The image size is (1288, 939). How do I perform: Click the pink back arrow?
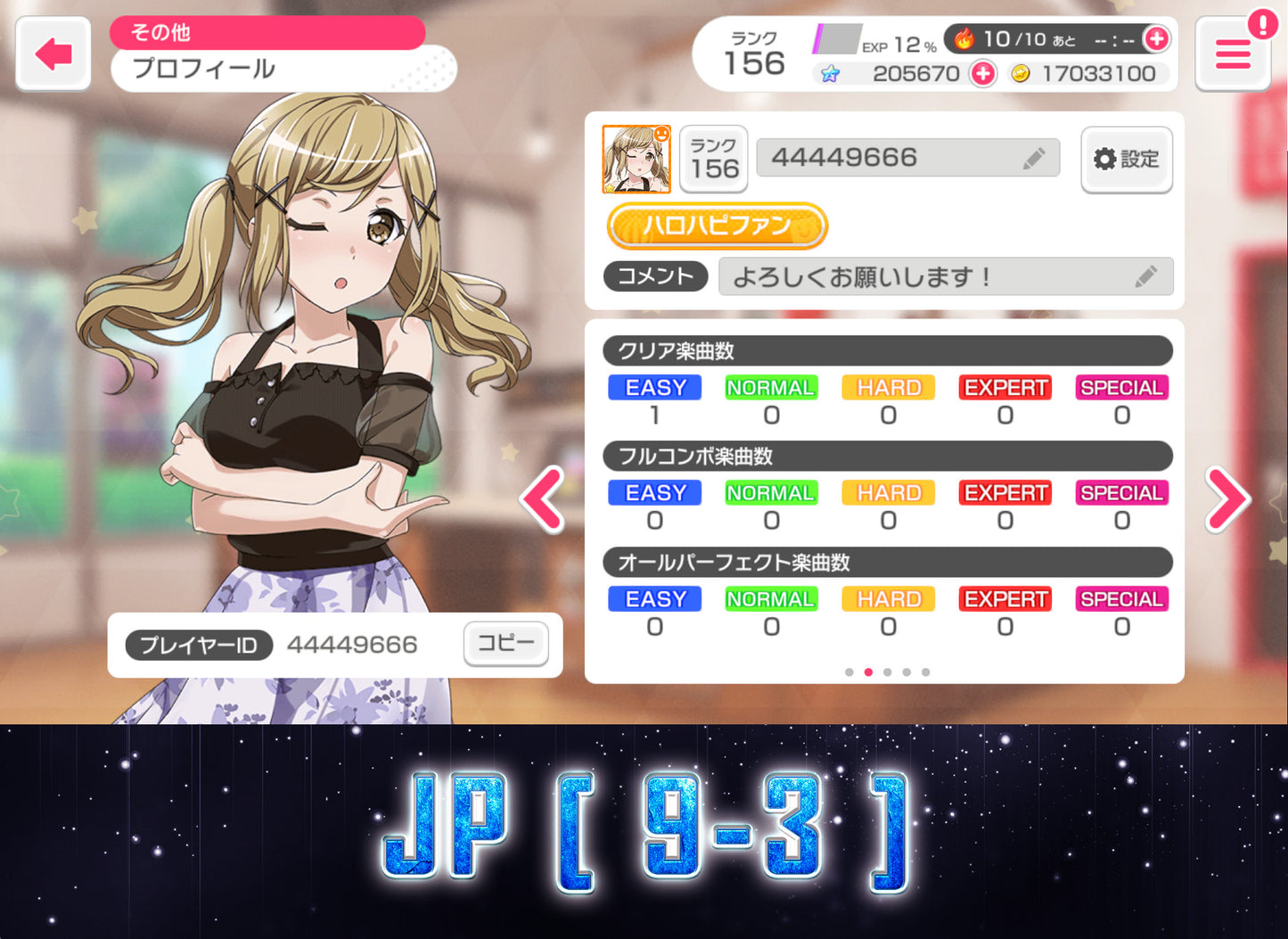[53, 54]
